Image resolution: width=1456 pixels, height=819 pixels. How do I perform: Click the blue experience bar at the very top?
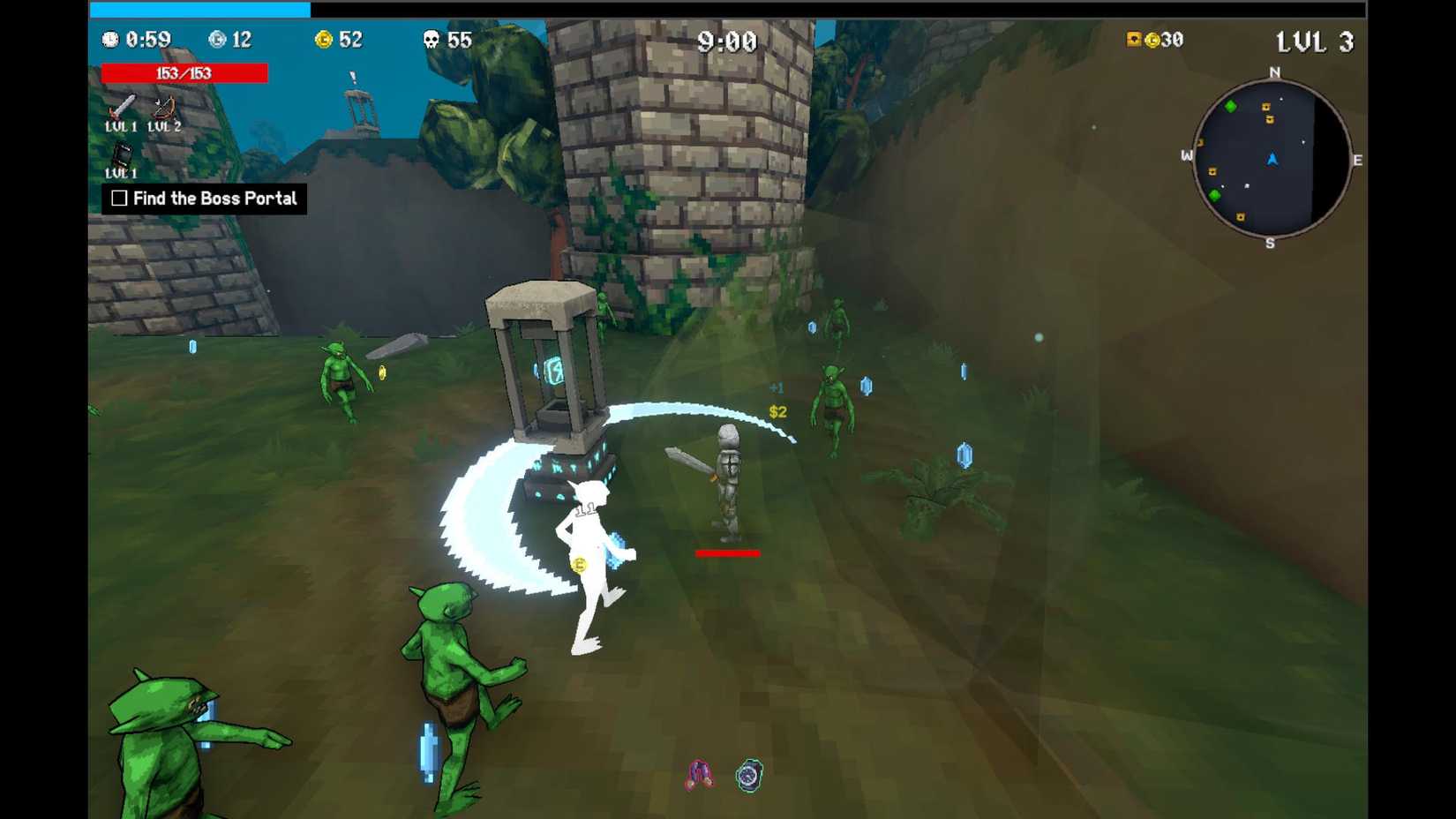[x=199, y=9]
